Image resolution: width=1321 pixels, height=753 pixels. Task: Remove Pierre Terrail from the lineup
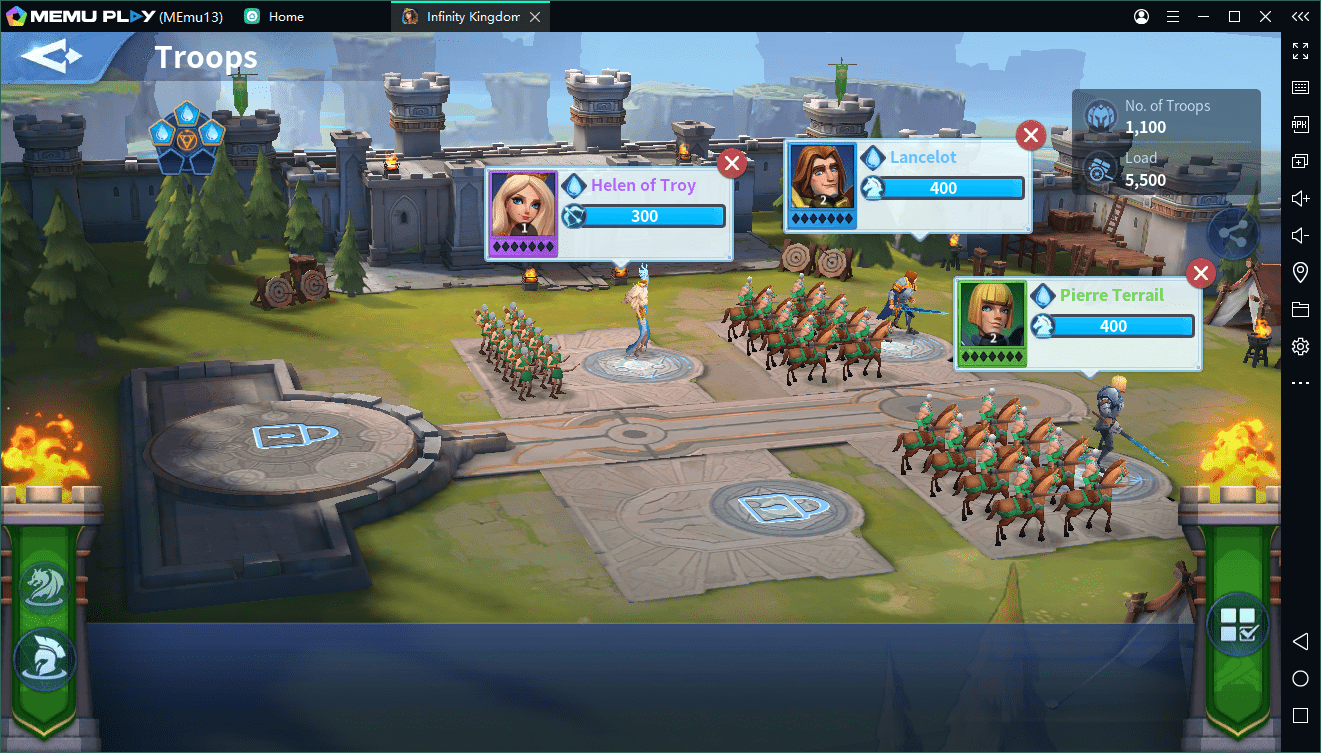1201,273
